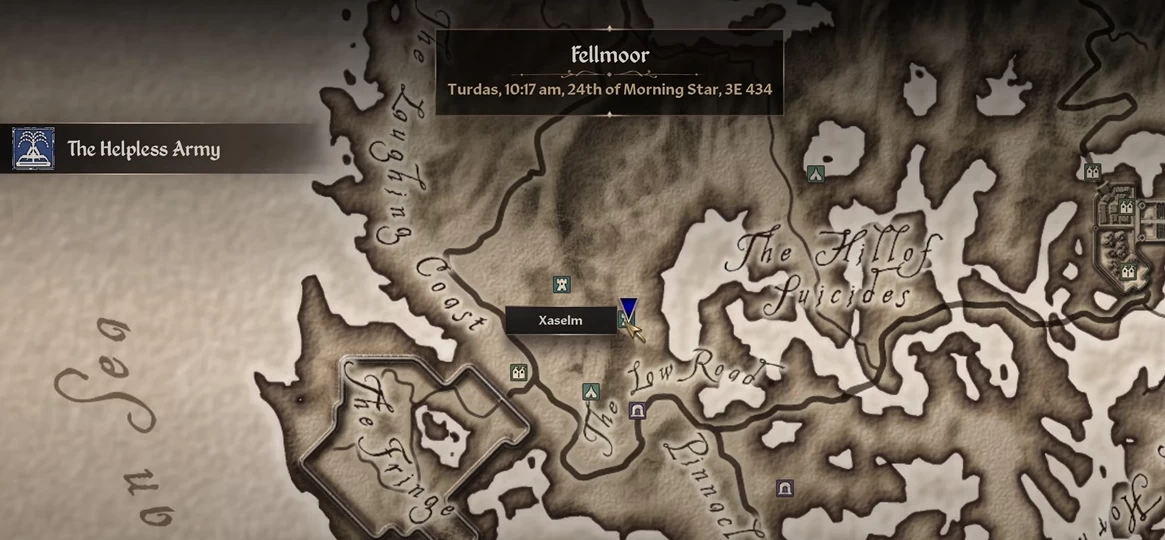This screenshot has width=1165, height=540.
Task: Select the settlement marker on the Laughing Coast
Action: point(519,373)
